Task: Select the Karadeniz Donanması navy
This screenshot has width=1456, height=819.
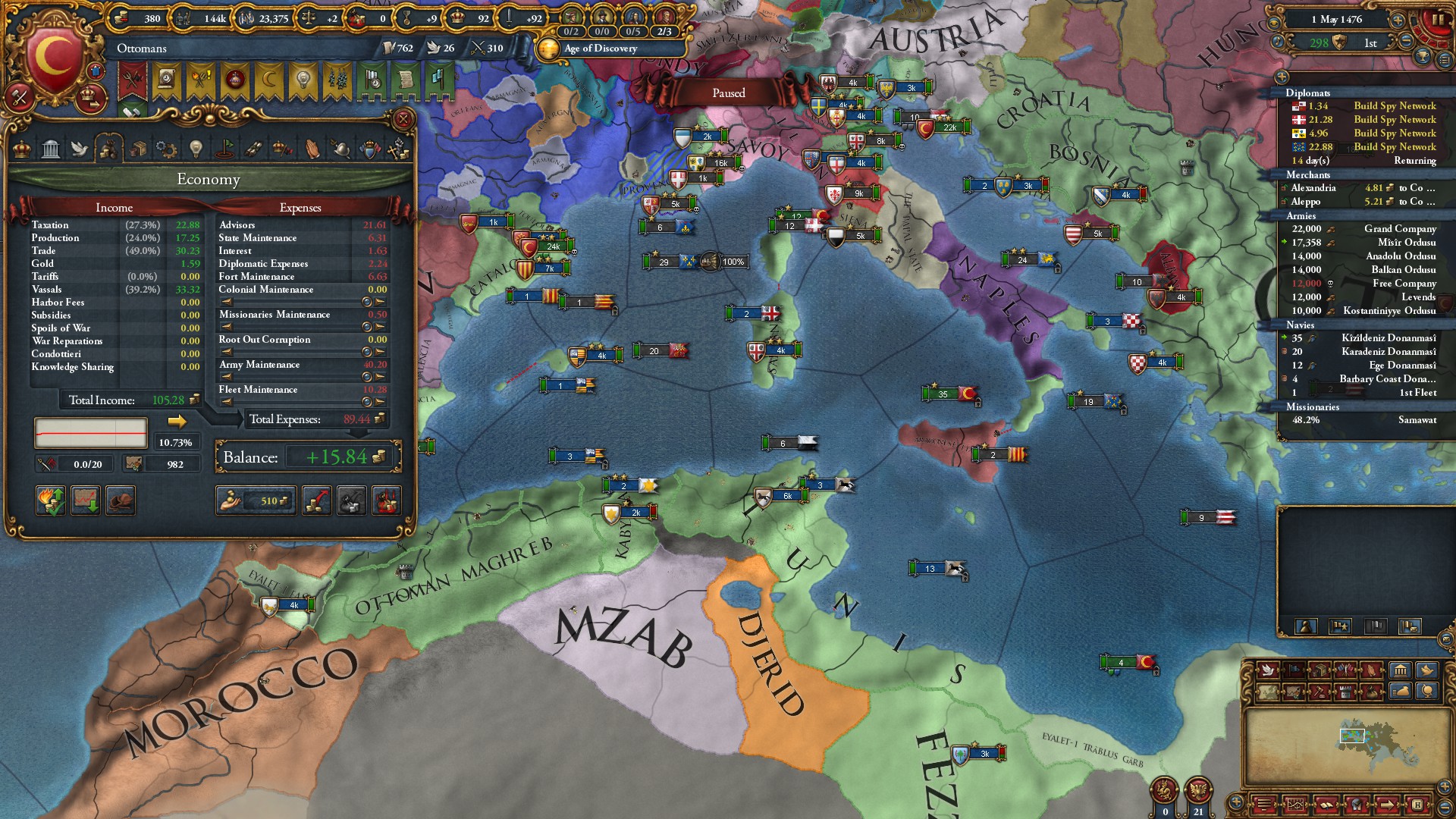Action: pos(1389,352)
